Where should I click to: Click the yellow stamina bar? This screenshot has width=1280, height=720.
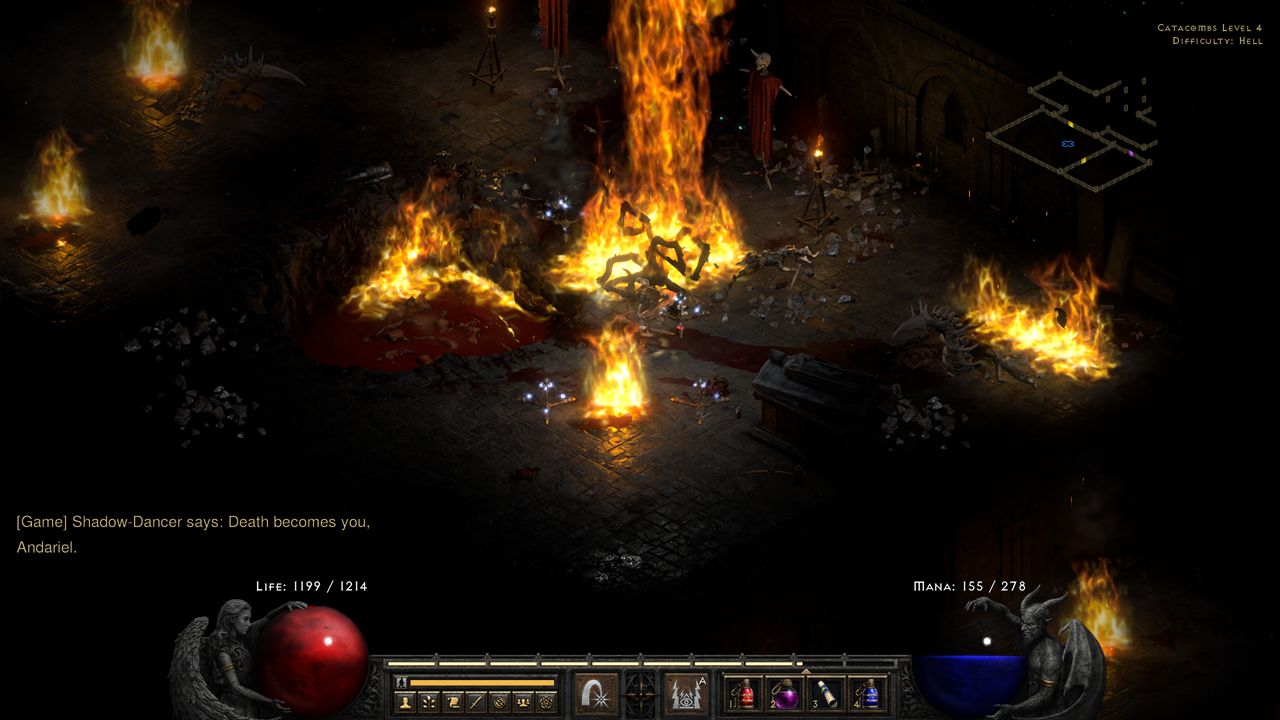pos(482,682)
